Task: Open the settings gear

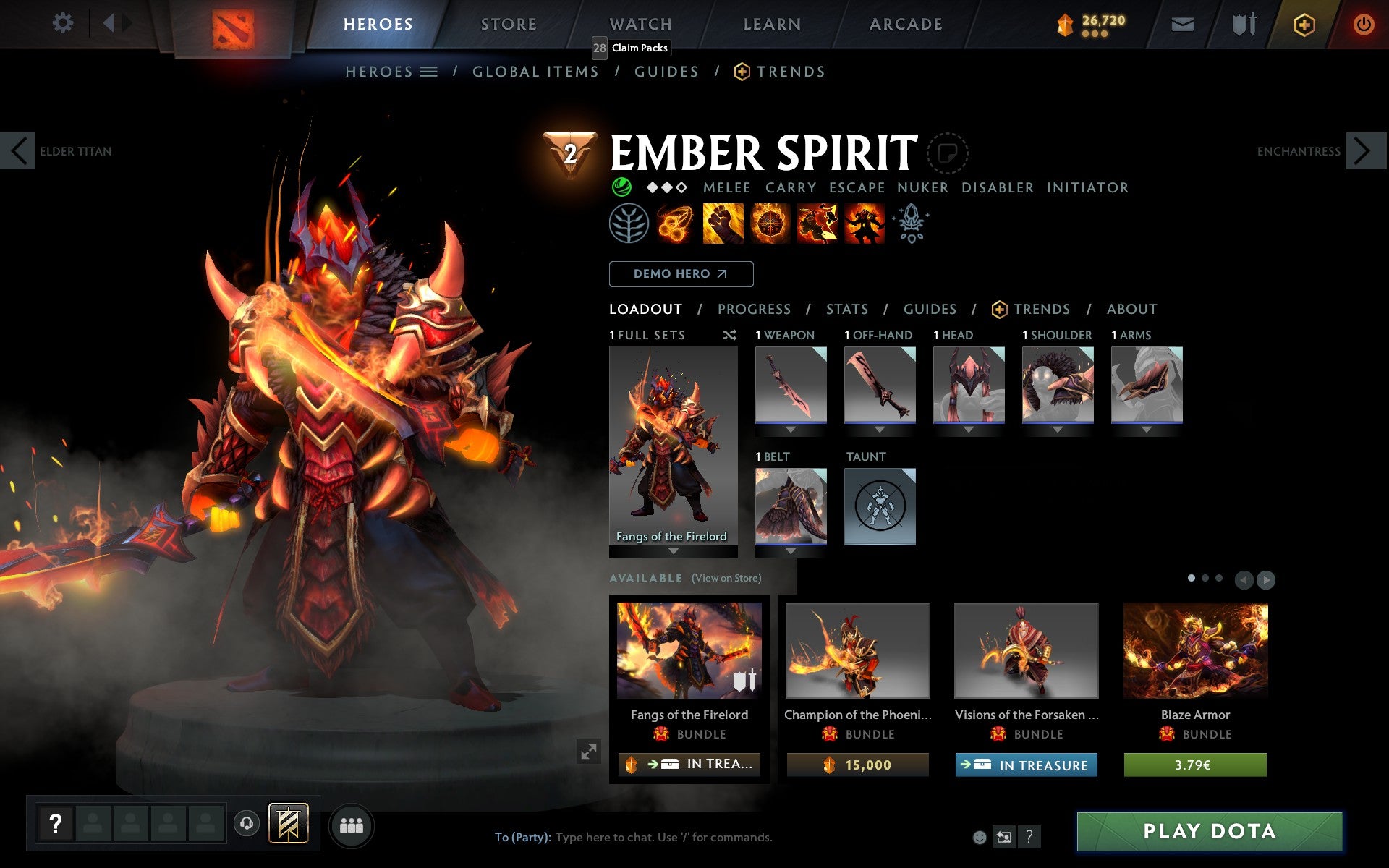Action: pos(64,24)
